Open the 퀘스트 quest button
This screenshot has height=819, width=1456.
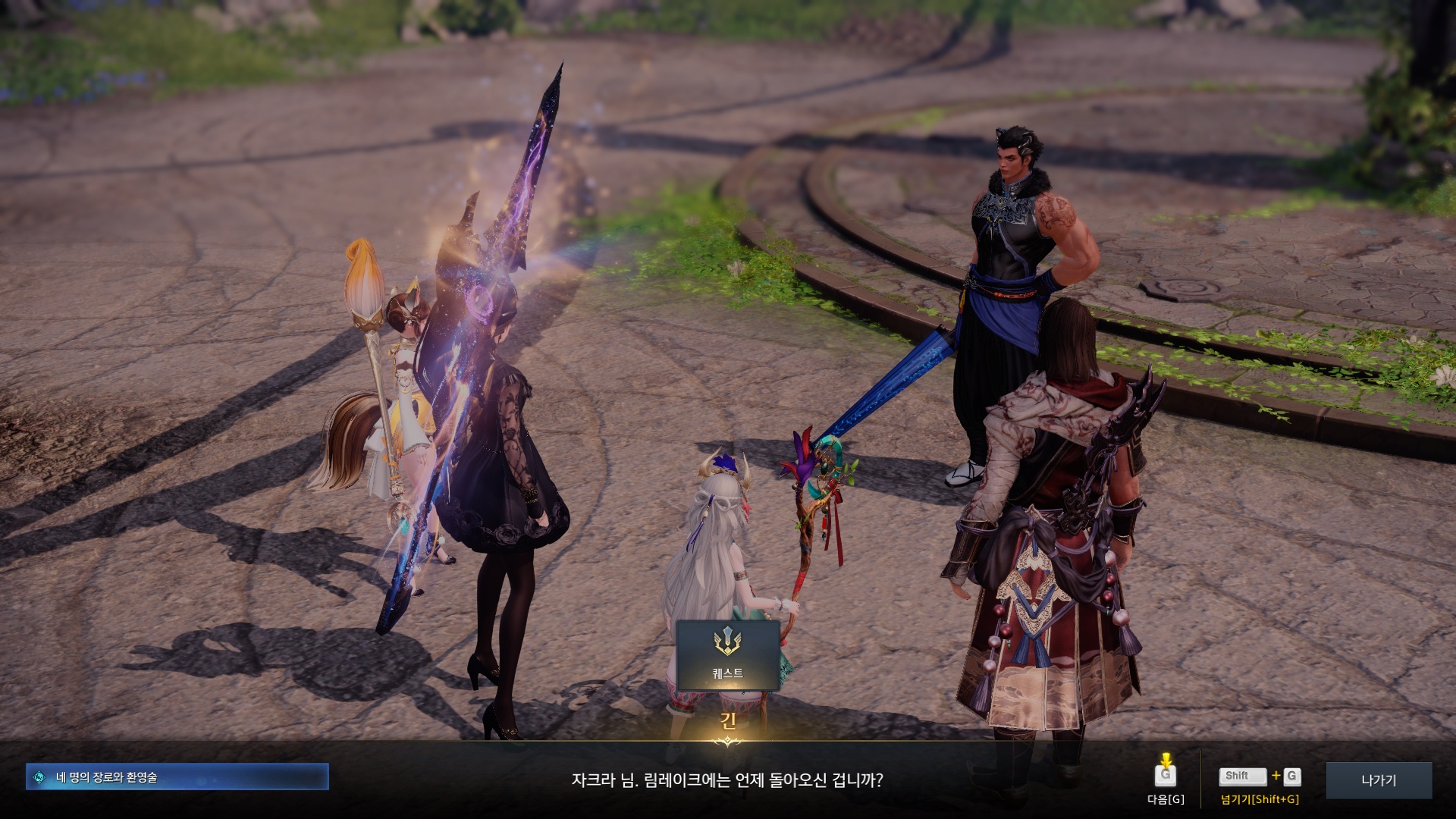click(x=727, y=654)
